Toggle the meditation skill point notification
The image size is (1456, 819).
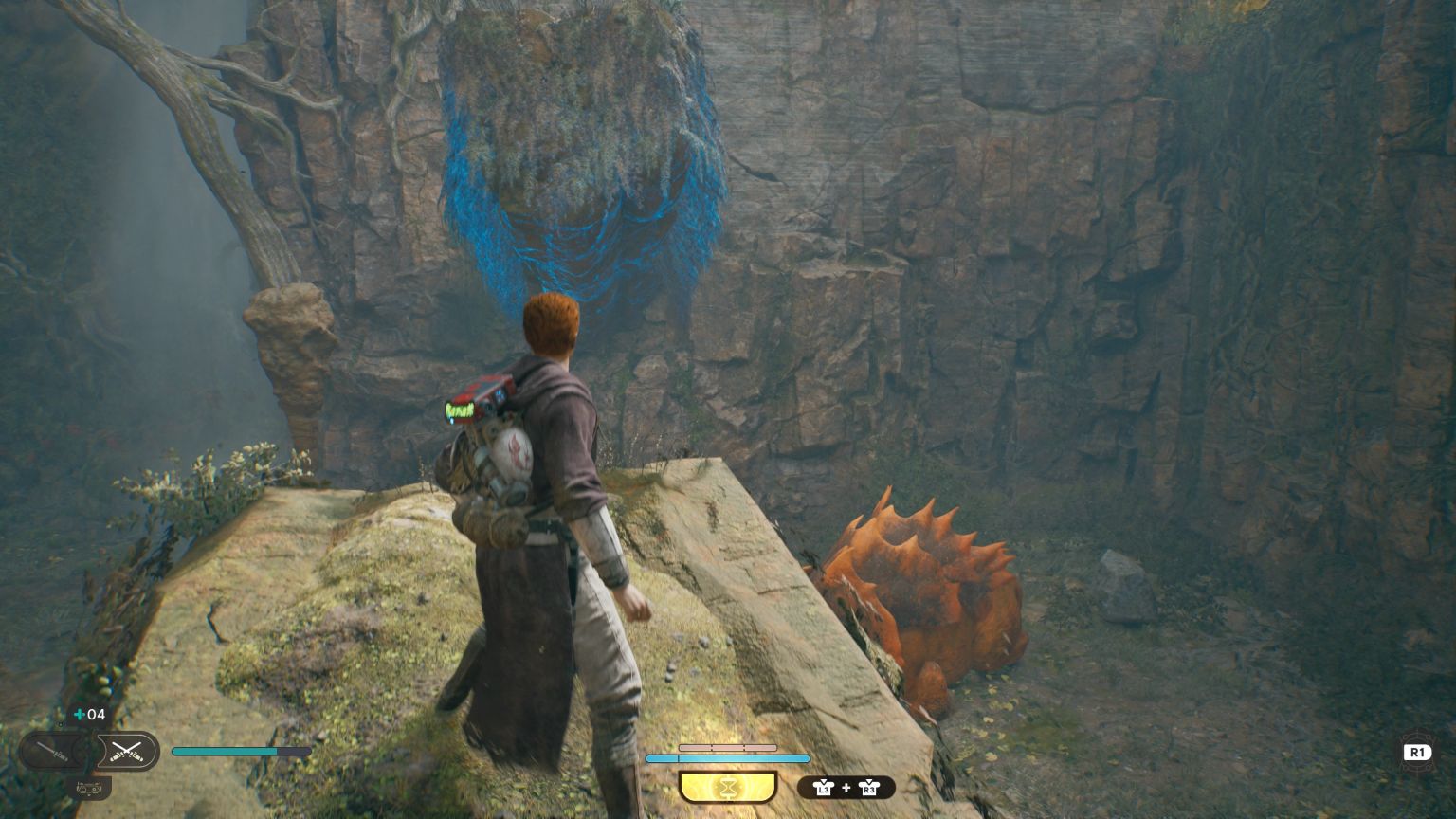[x=728, y=788]
